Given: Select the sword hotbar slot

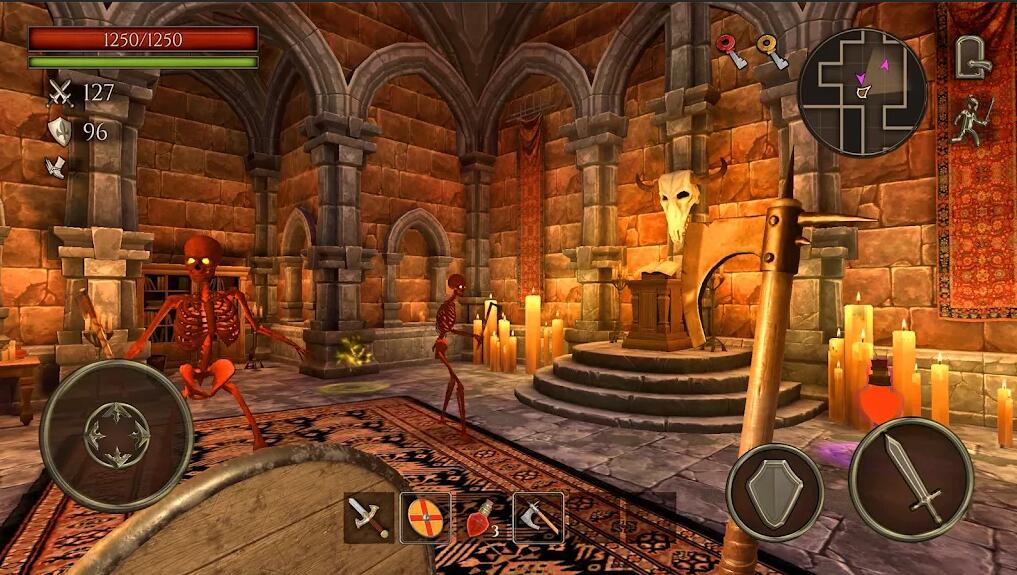Looking at the screenshot, I should (x=369, y=517).
